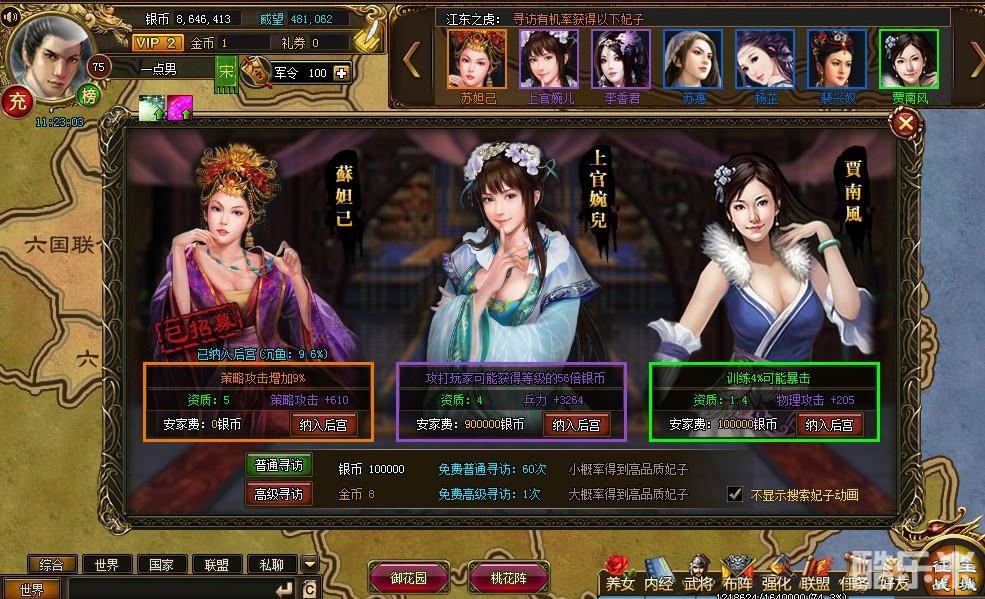
Task: Recruit 上官婉儿 with the 纳入后宫 button
Action: (x=577, y=424)
